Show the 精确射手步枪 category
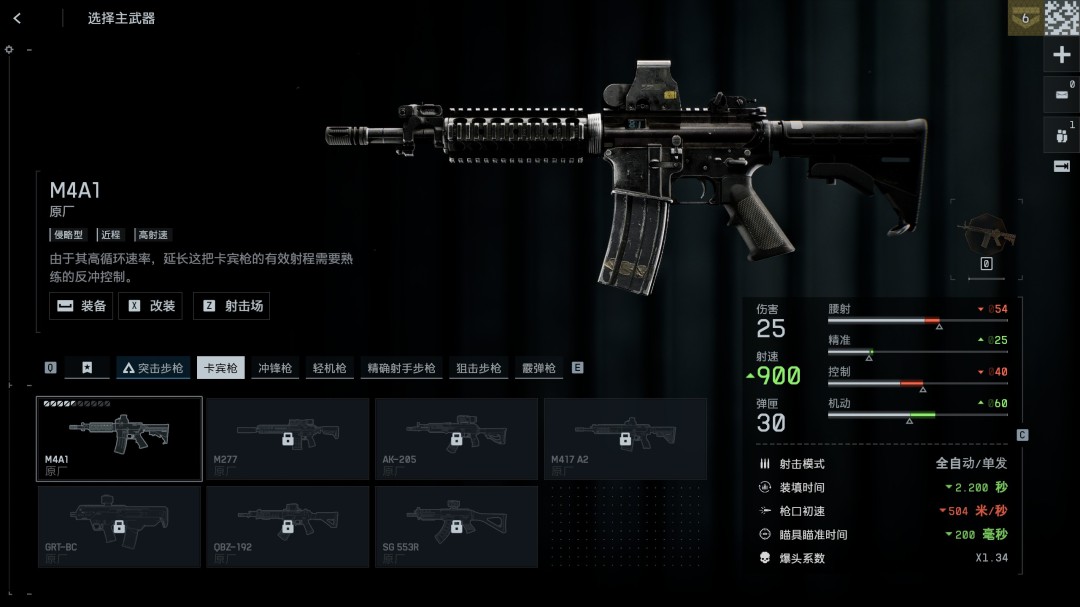 click(x=401, y=368)
